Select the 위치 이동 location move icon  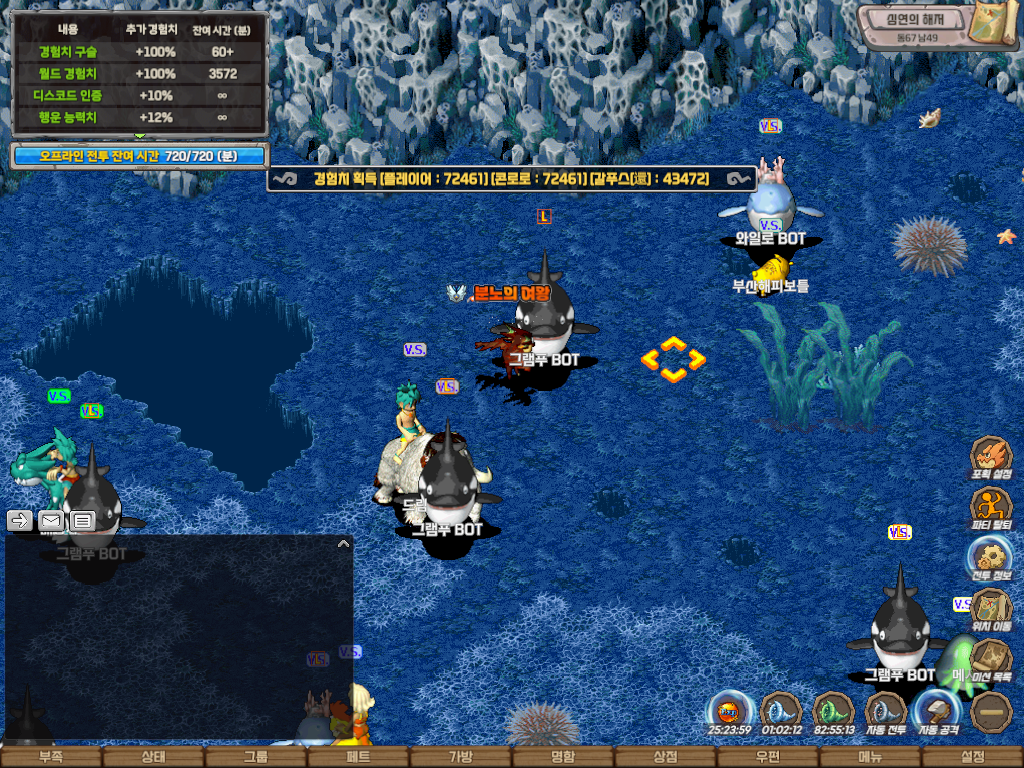pyautogui.click(x=991, y=608)
